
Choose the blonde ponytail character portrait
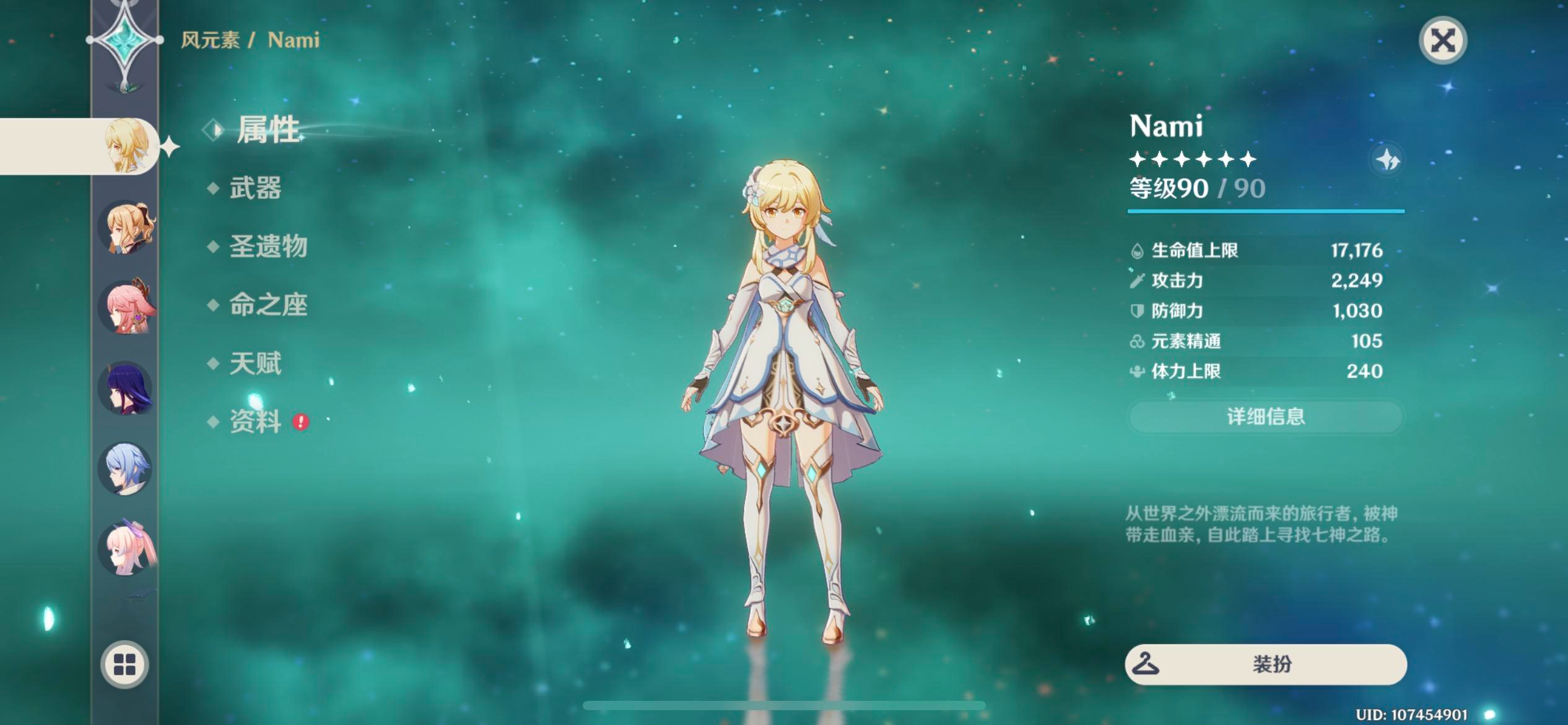click(x=127, y=228)
